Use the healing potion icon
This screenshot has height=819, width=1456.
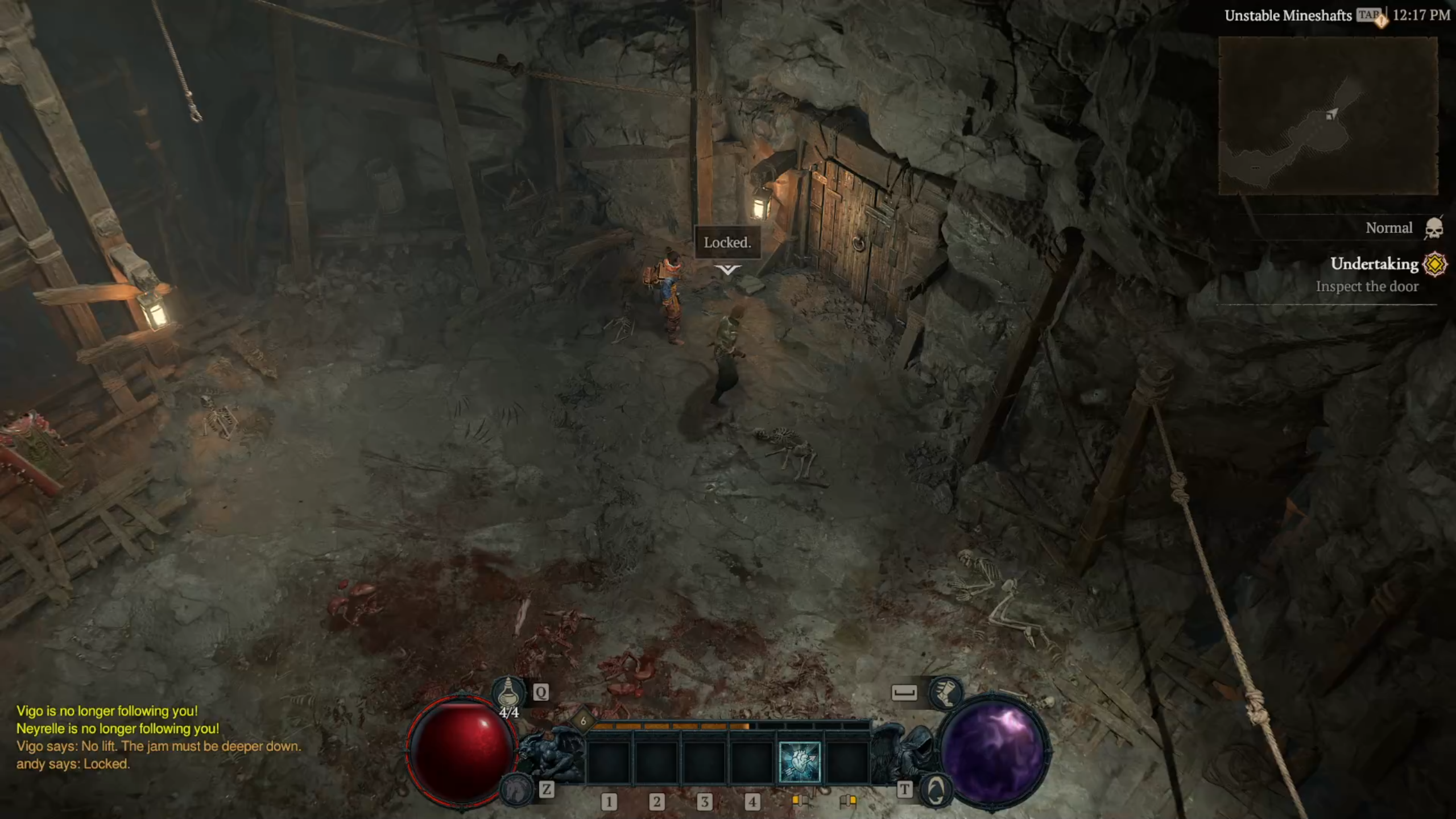508,693
